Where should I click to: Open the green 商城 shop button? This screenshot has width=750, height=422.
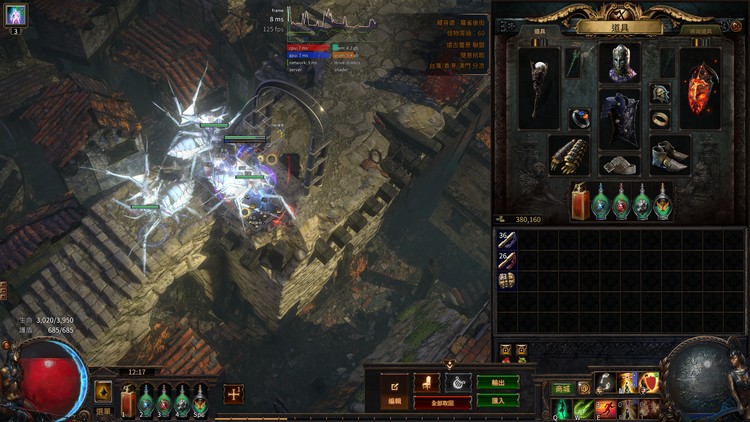click(x=562, y=388)
